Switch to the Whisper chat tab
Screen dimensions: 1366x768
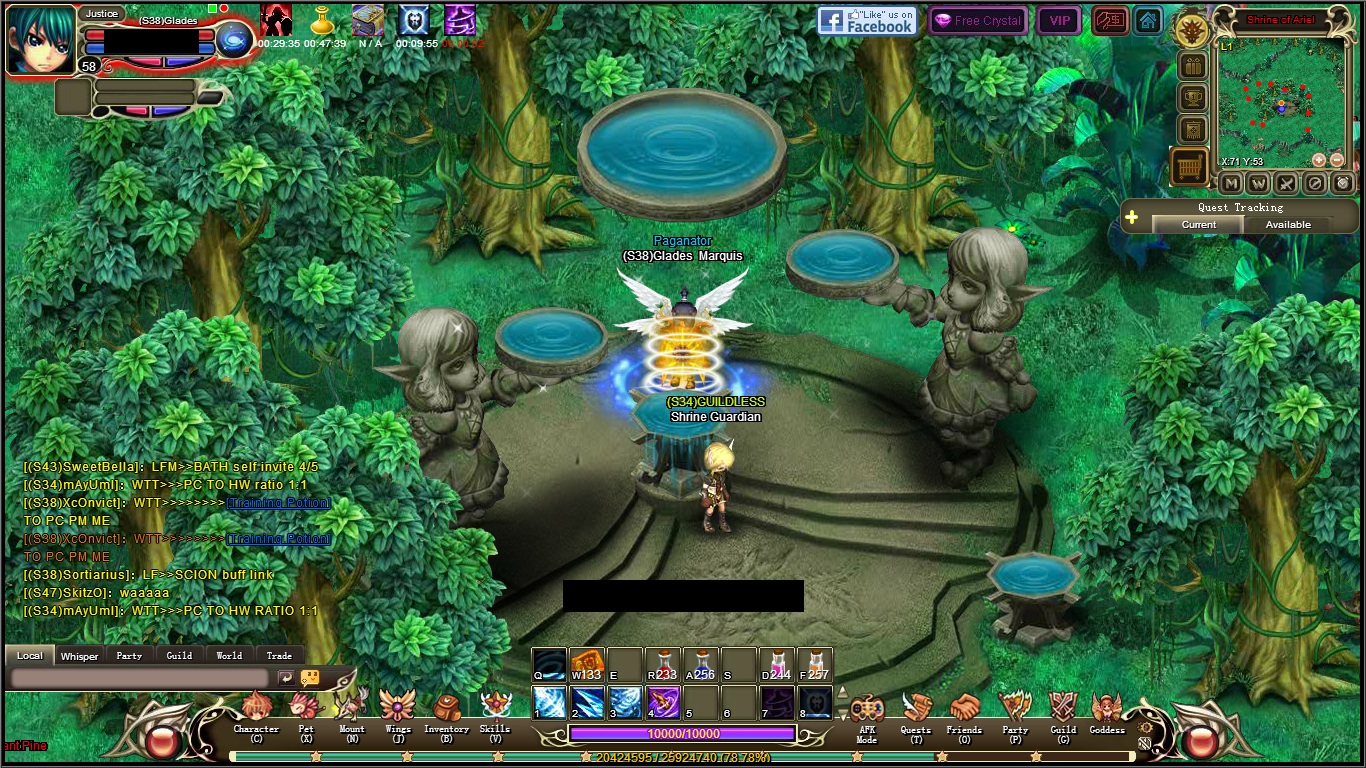coord(79,656)
